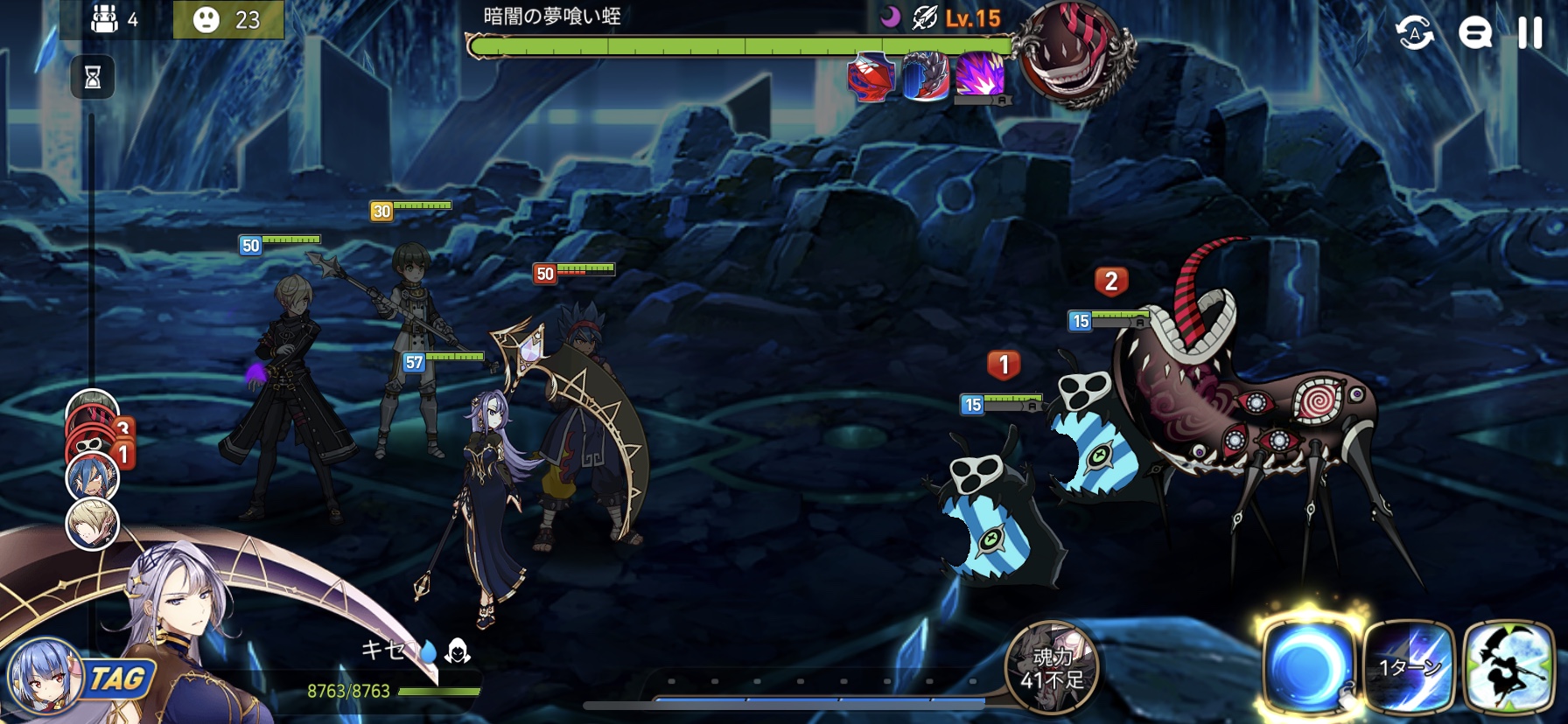Pause the battle
This screenshot has width=1568, height=724.
(x=1529, y=33)
